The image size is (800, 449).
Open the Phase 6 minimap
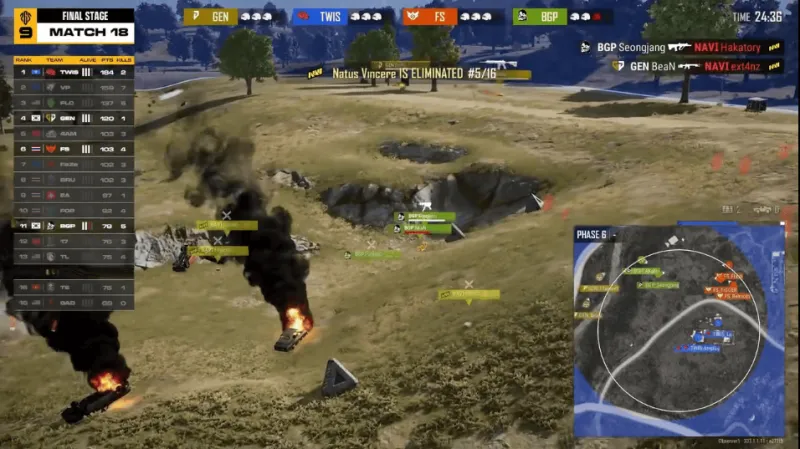pos(678,330)
